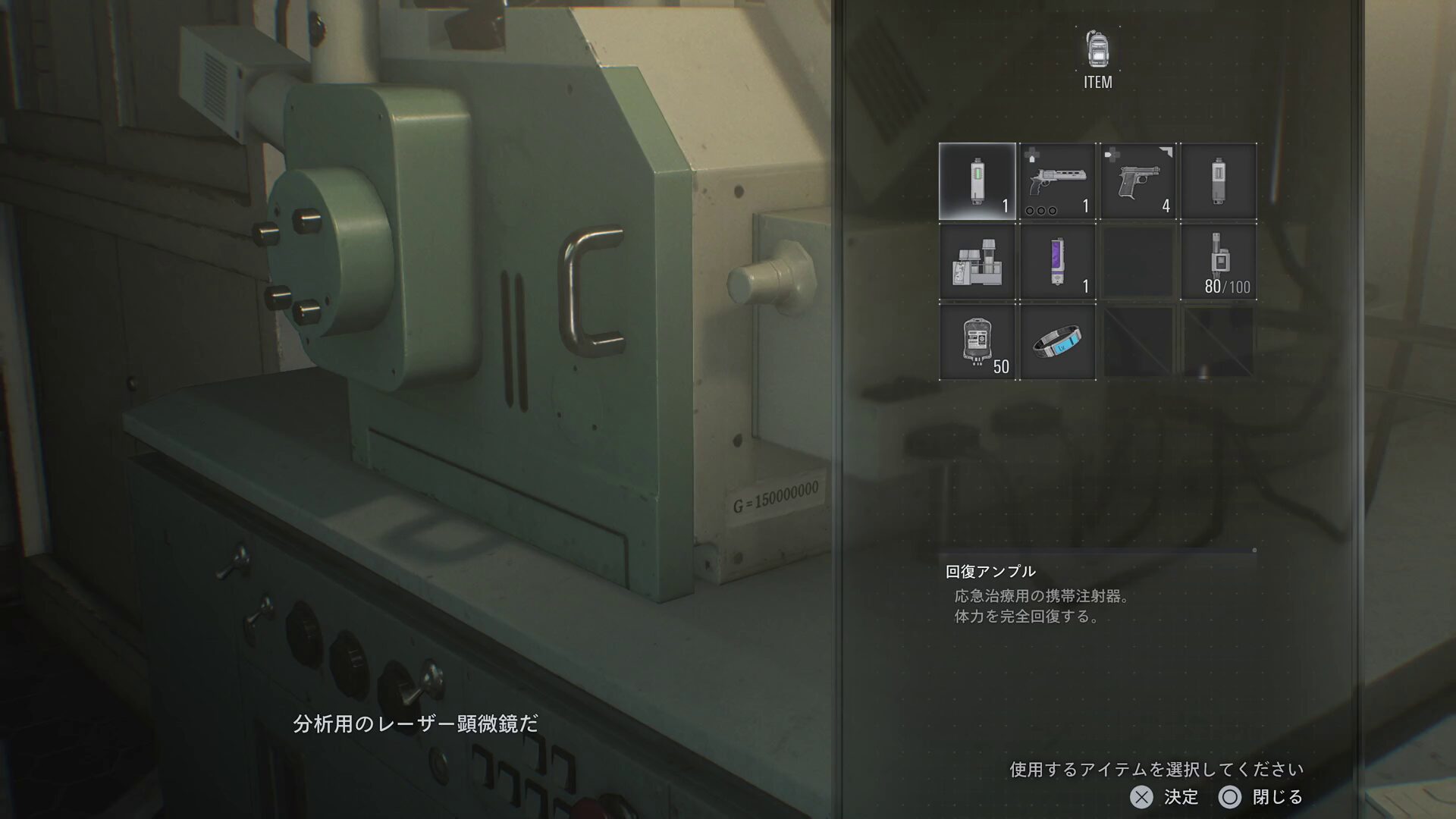Pick the empty gray injector slot
The image size is (1456, 819).
1219,181
